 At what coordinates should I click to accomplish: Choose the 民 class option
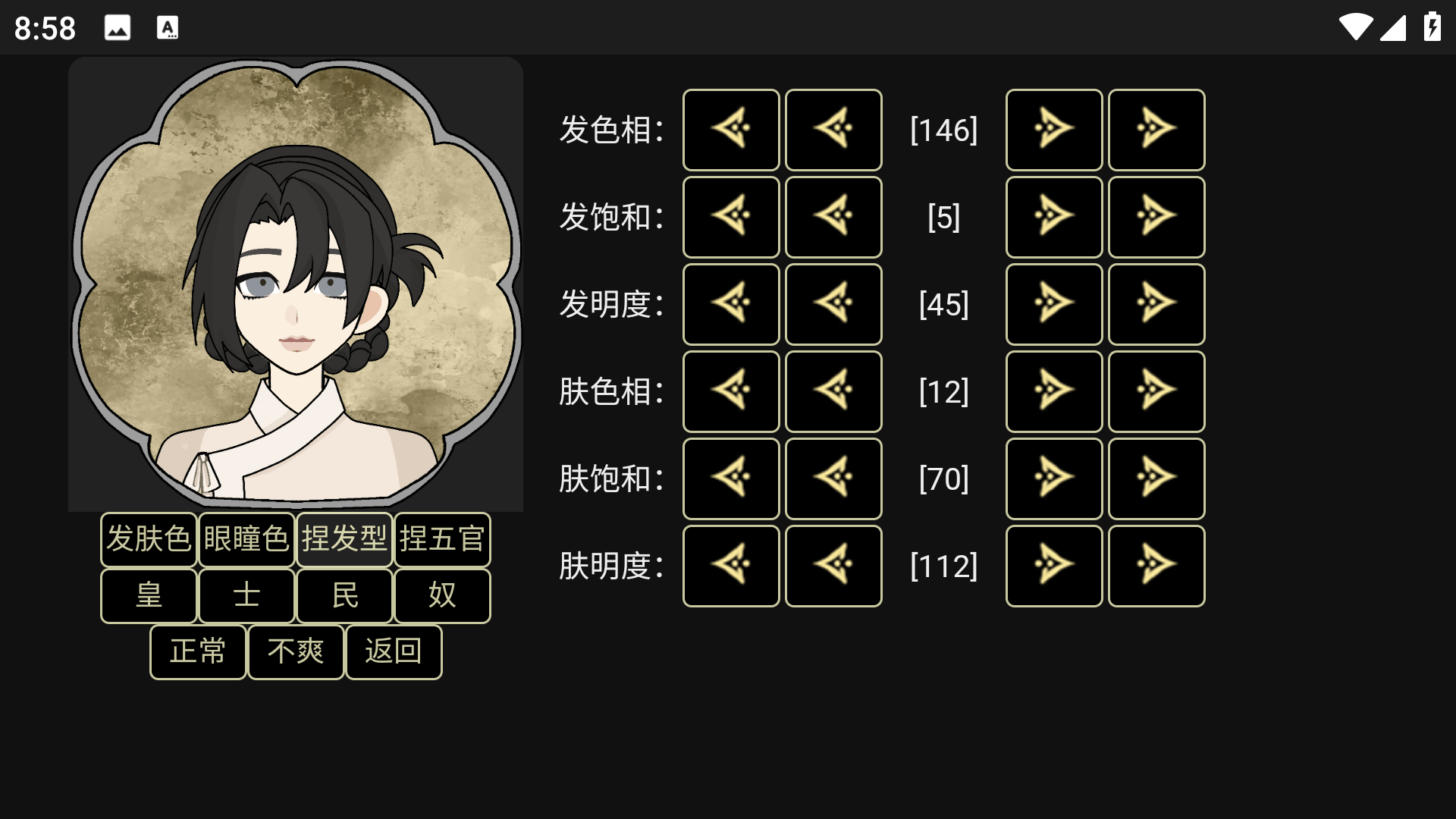344,596
